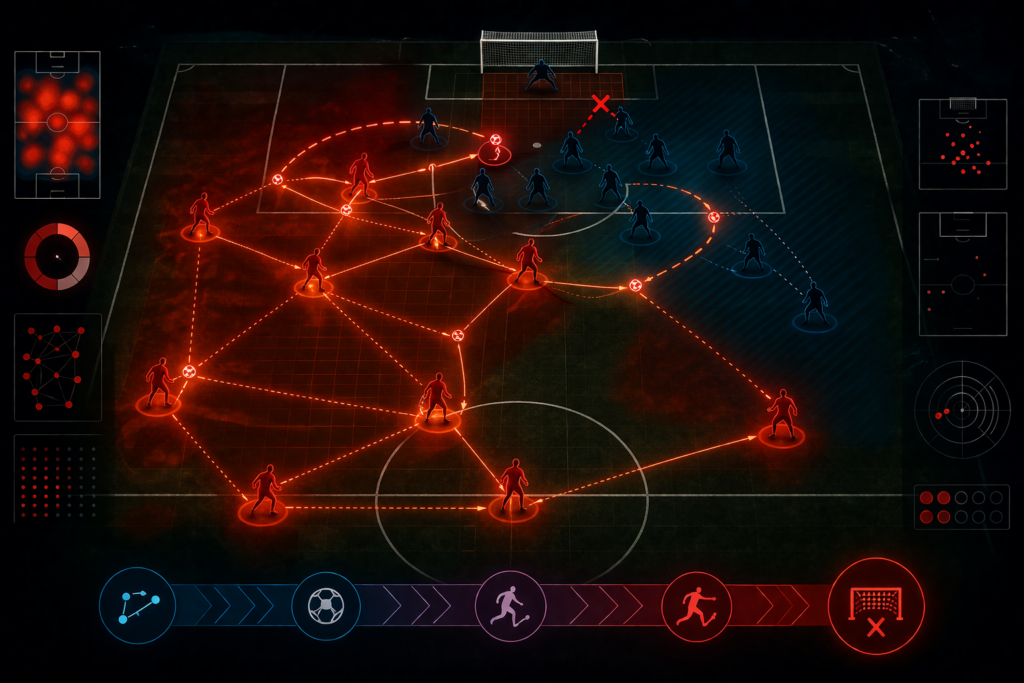Image resolution: width=1024 pixels, height=683 pixels.
Task: Click the missed goal stage icon
Action: pos(876,606)
